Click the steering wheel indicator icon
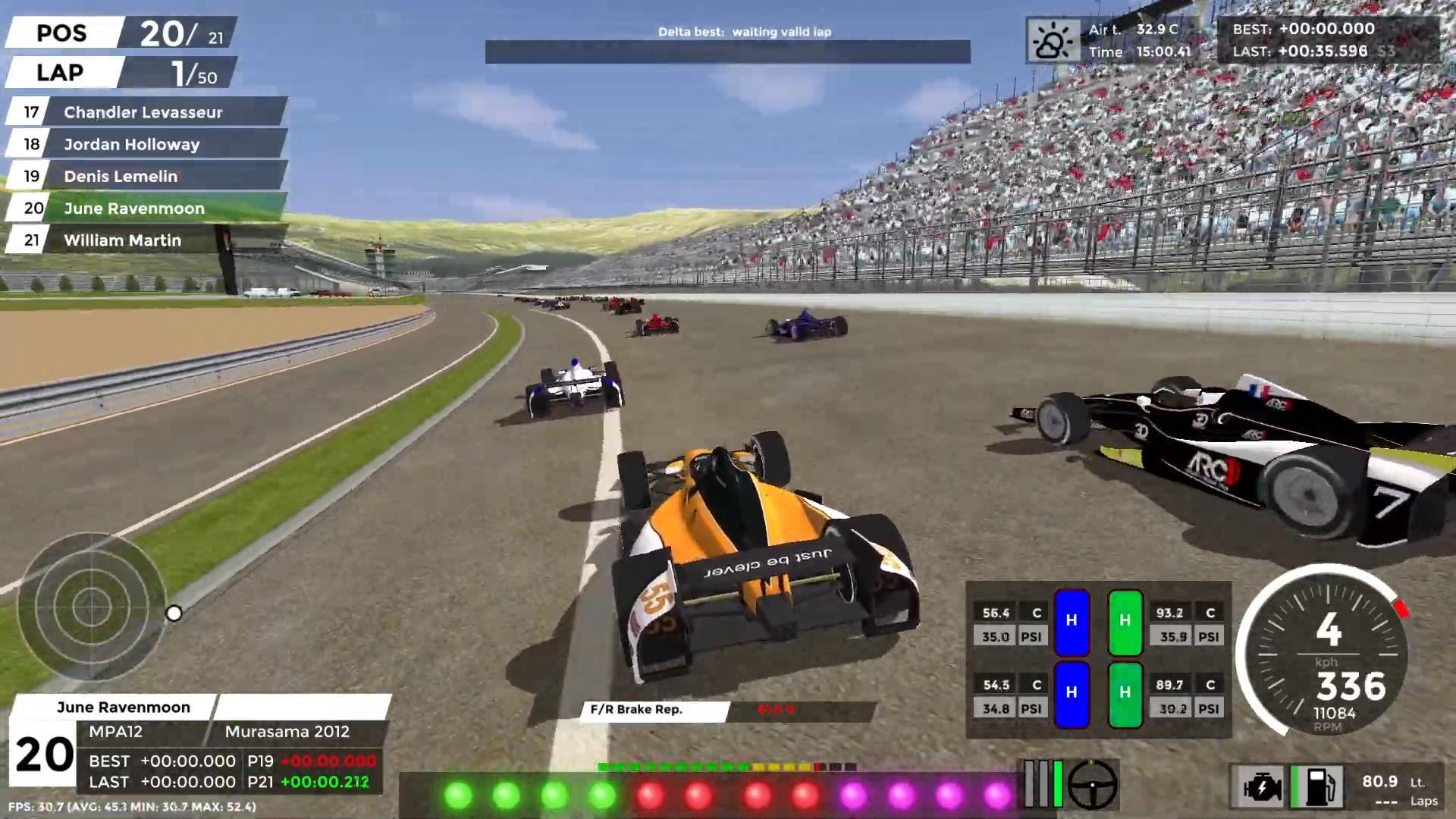This screenshot has width=1456, height=819. click(1092, 785)
